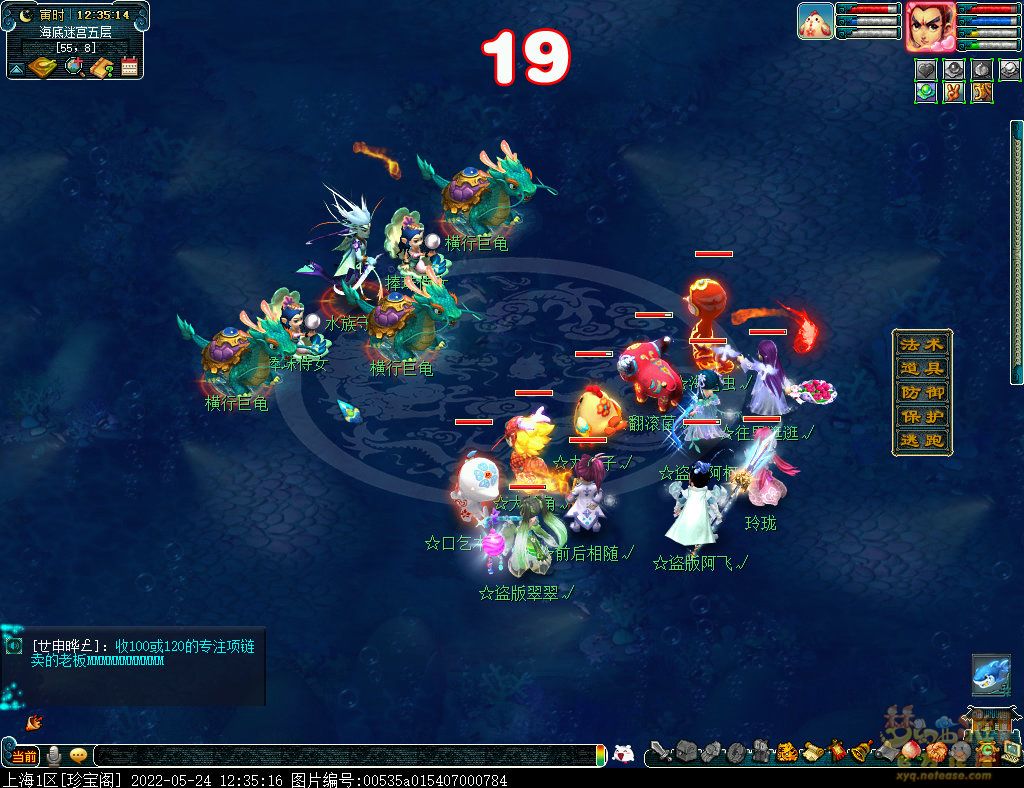The width and height of the screenshot is (1024, 788).
Task: Click the green orb buff icon
Action: point(926,92)
